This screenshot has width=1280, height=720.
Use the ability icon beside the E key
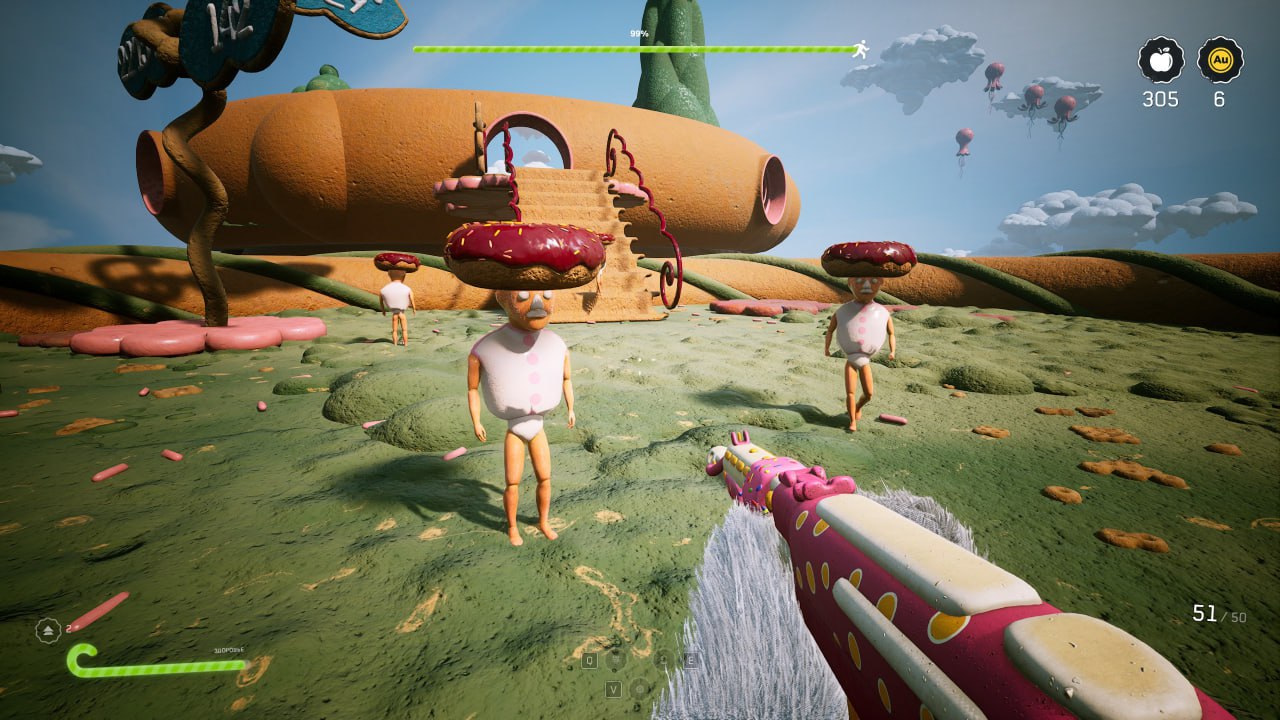tap(664, 659)
